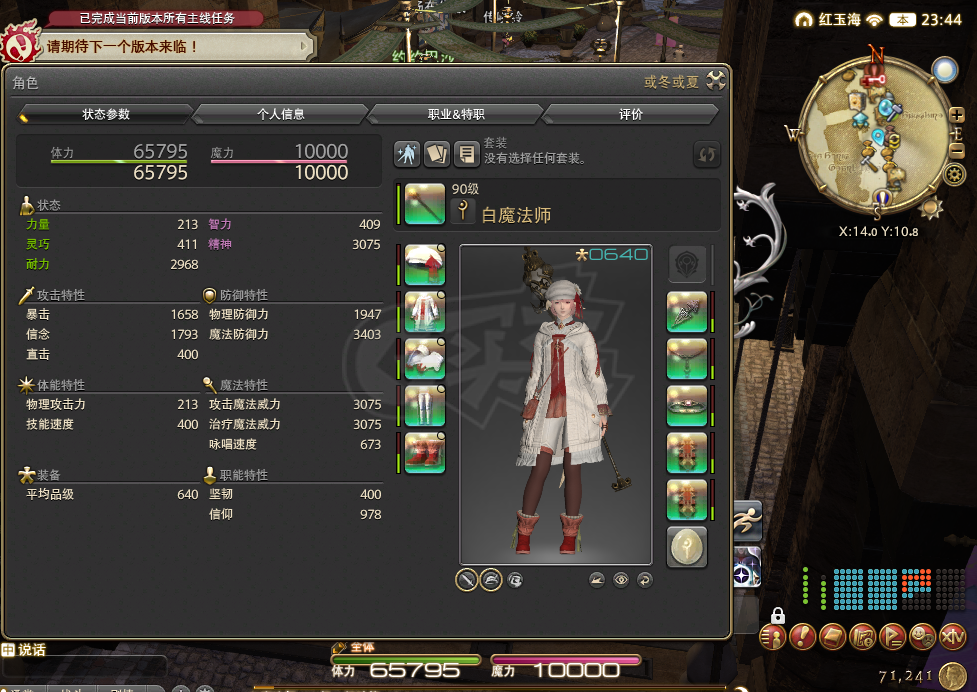Open the 职业&特职 tab

[x=456, y=114]
